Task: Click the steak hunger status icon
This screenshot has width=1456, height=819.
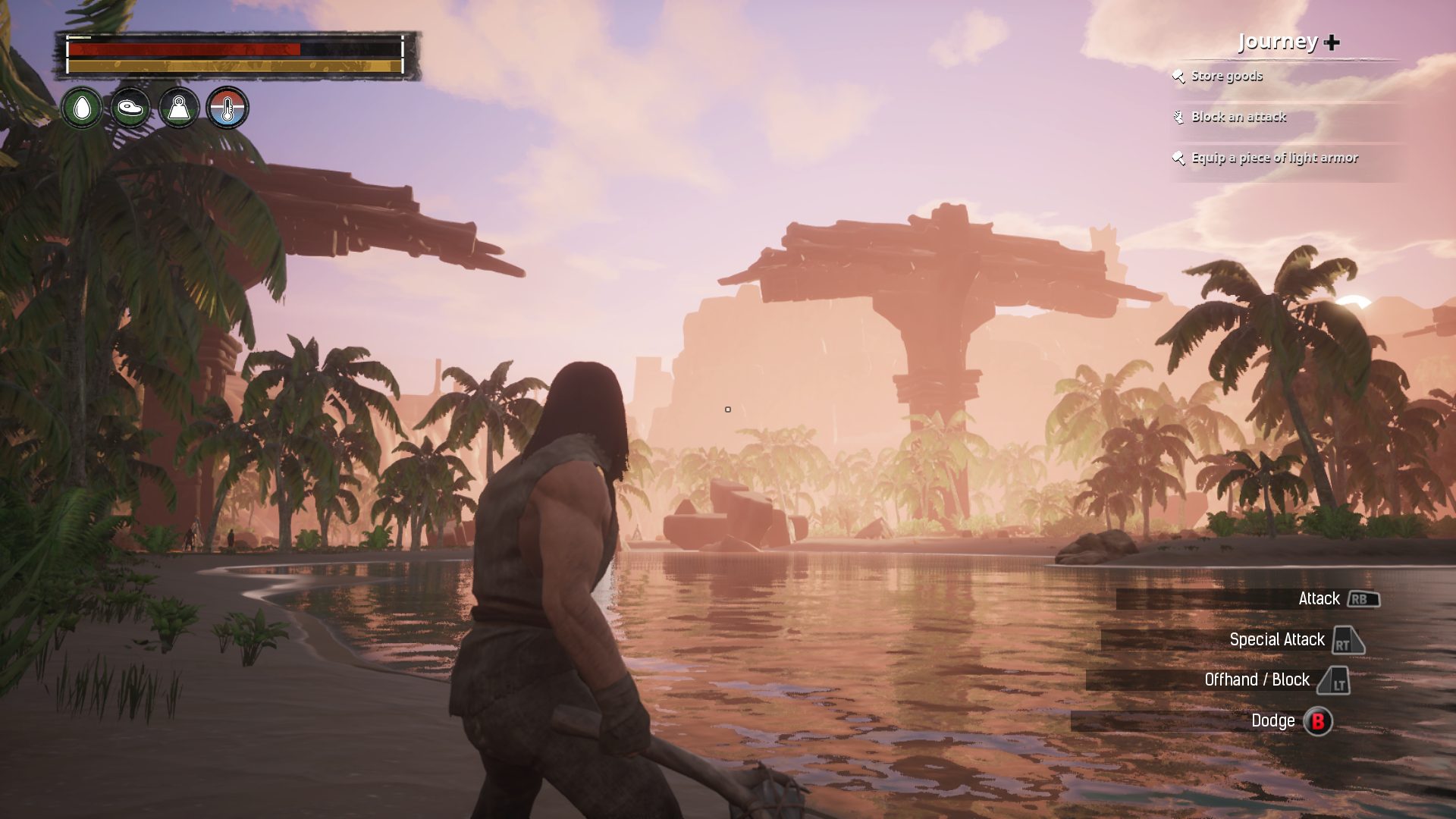Action: click(x=131, y=108)
